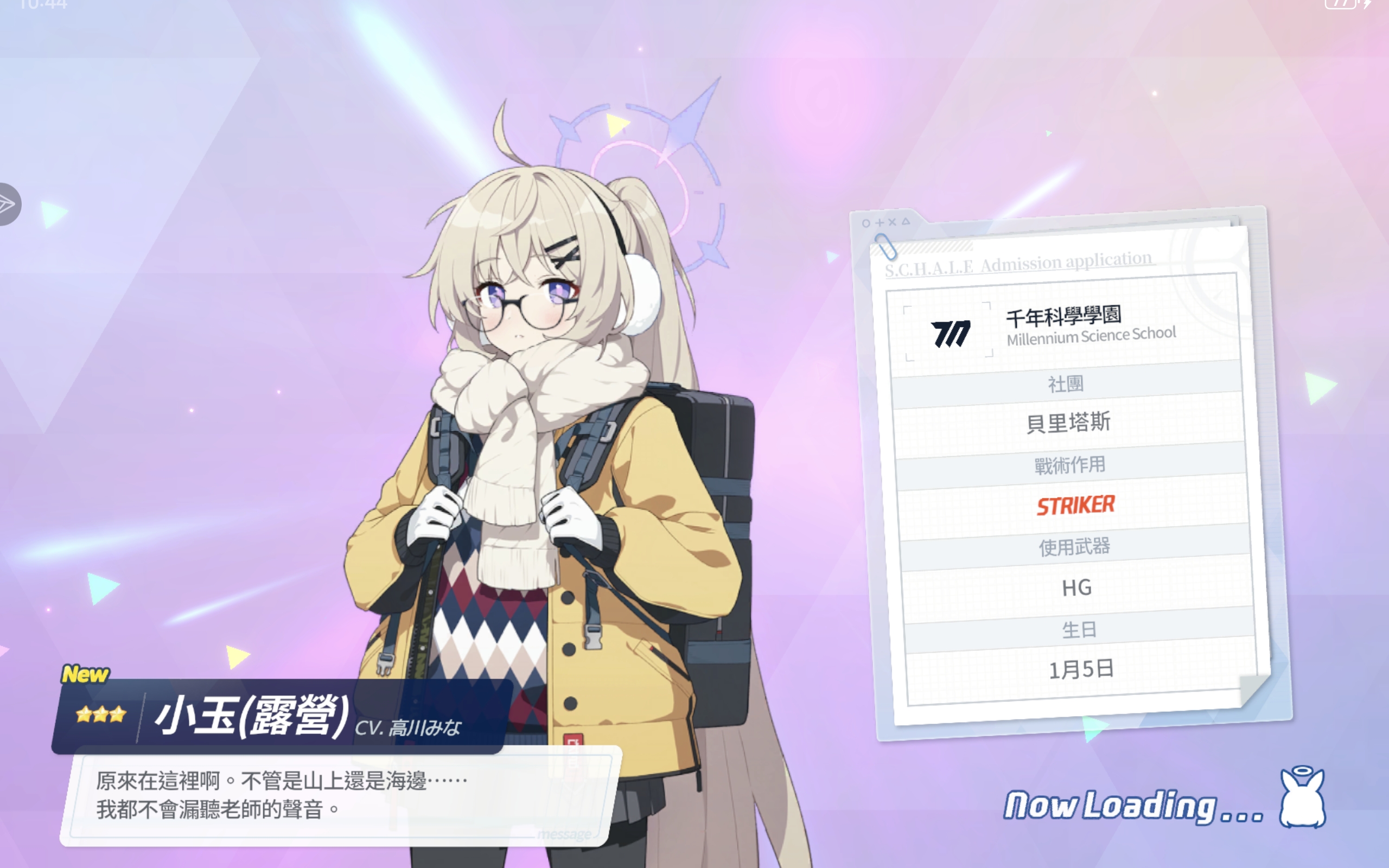The height and width of the screenshot is (868, 1389).
Task: Click the third star of the three-star rating
Action: click(118, 714)
